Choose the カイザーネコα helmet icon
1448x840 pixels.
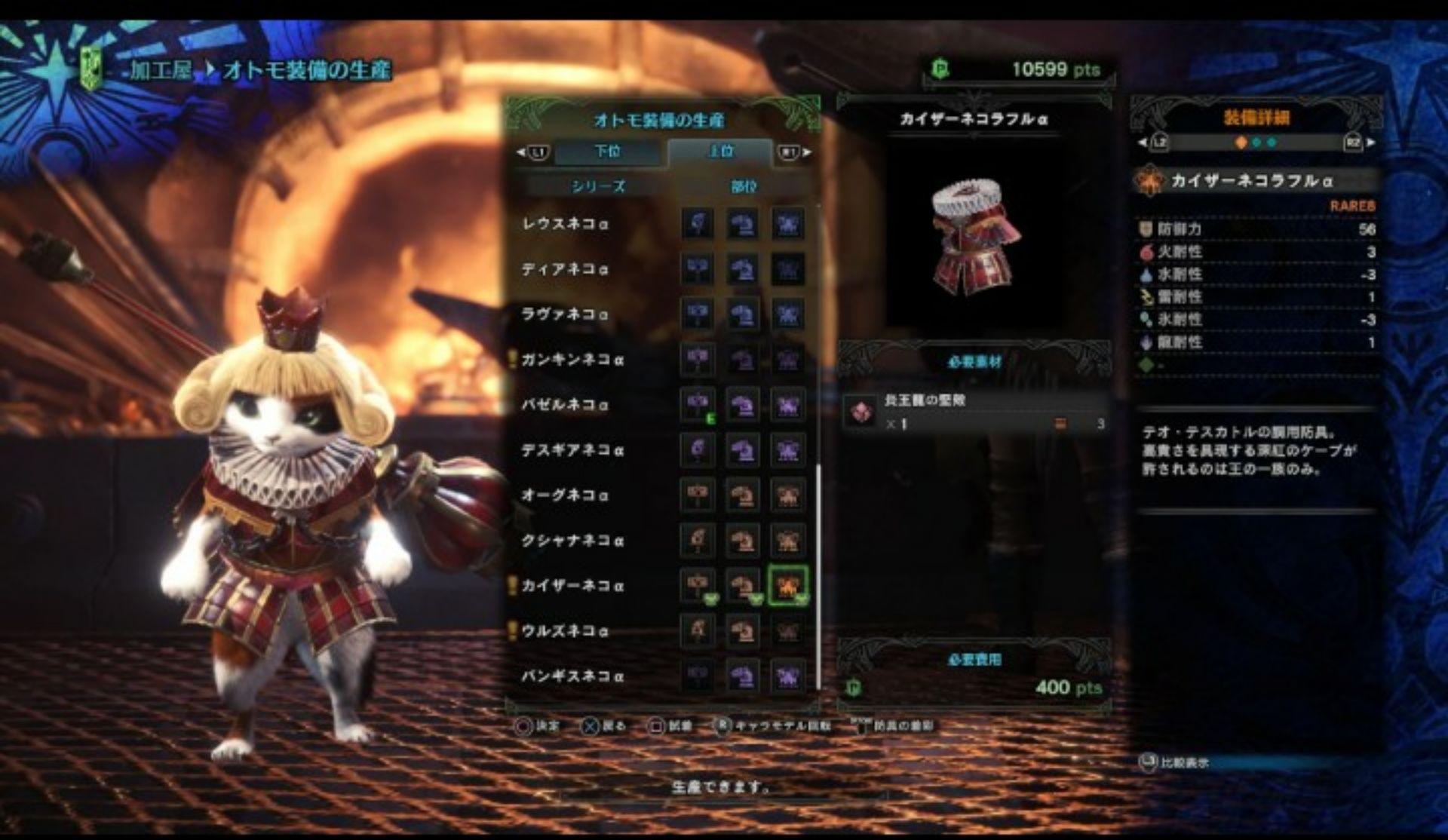tap(743, 585)
